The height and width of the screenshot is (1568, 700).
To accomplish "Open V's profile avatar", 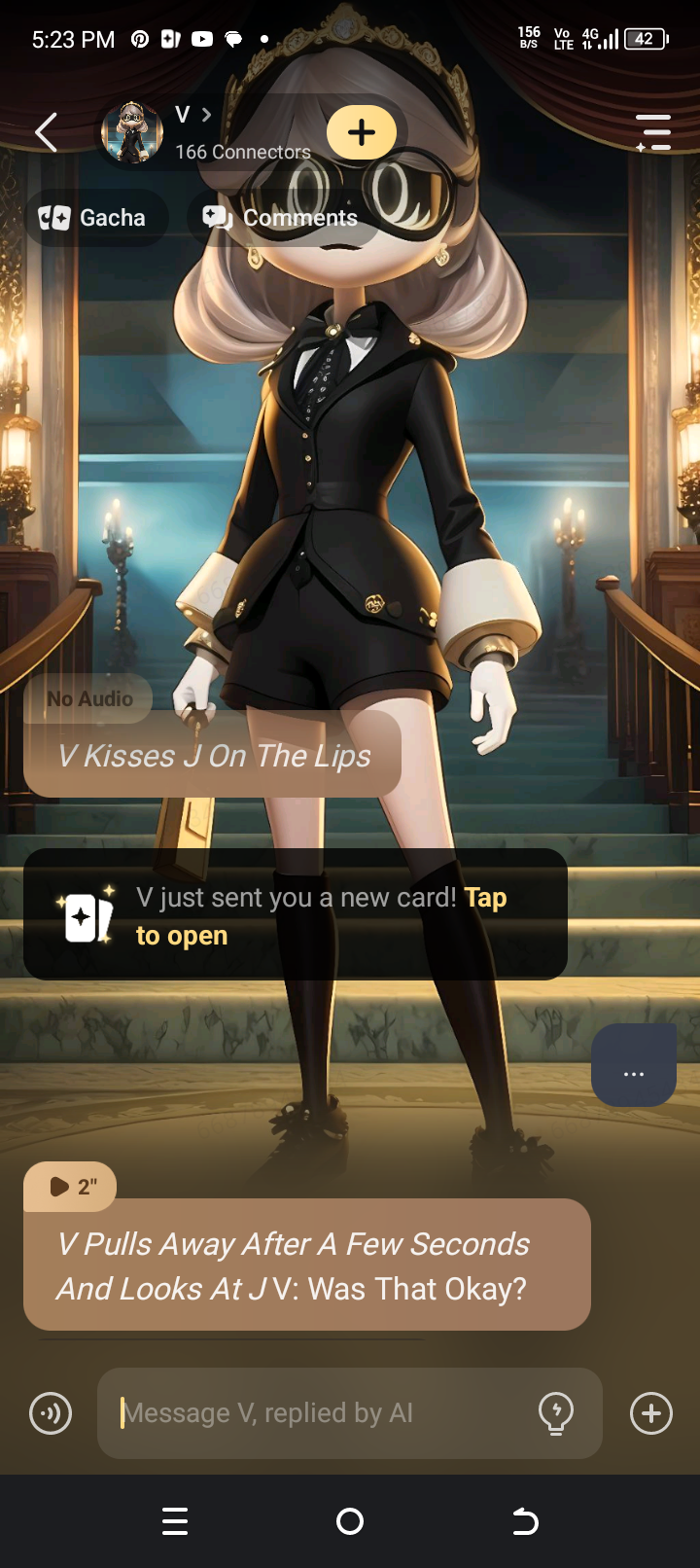I will 131,132.
